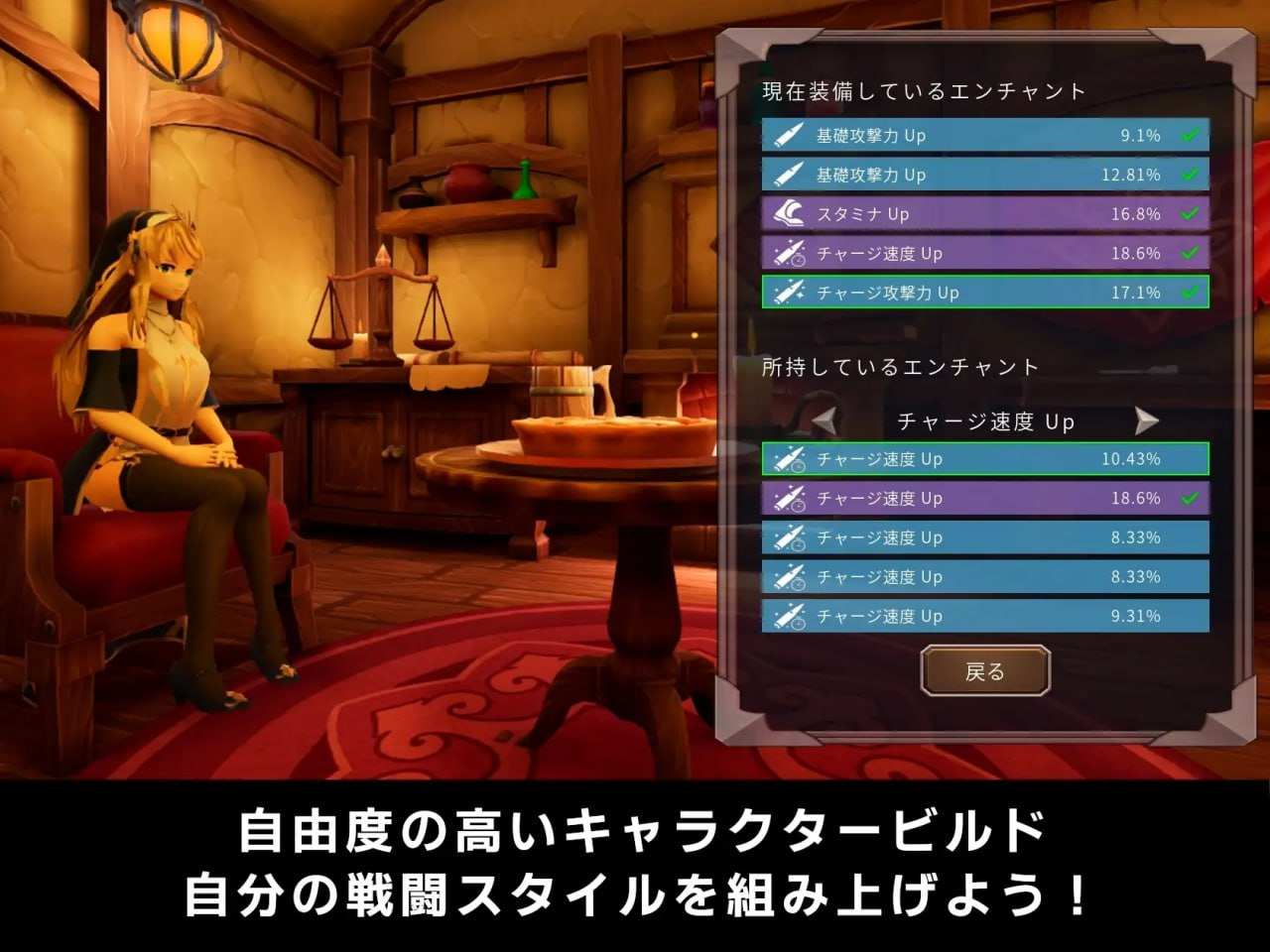Screen dimensions: 1270x952
Task: Click the charge speed icon on チャージ速度 Up 18.6%
Action: 791,254
